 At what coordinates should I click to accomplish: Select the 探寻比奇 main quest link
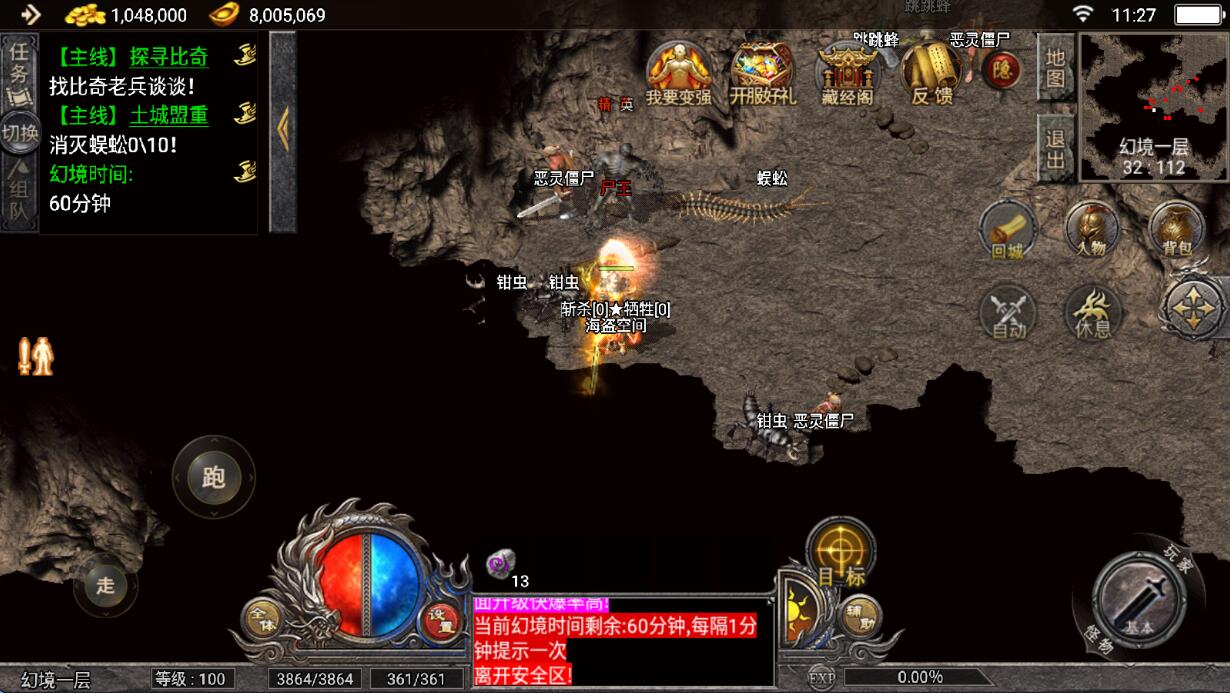168,56
